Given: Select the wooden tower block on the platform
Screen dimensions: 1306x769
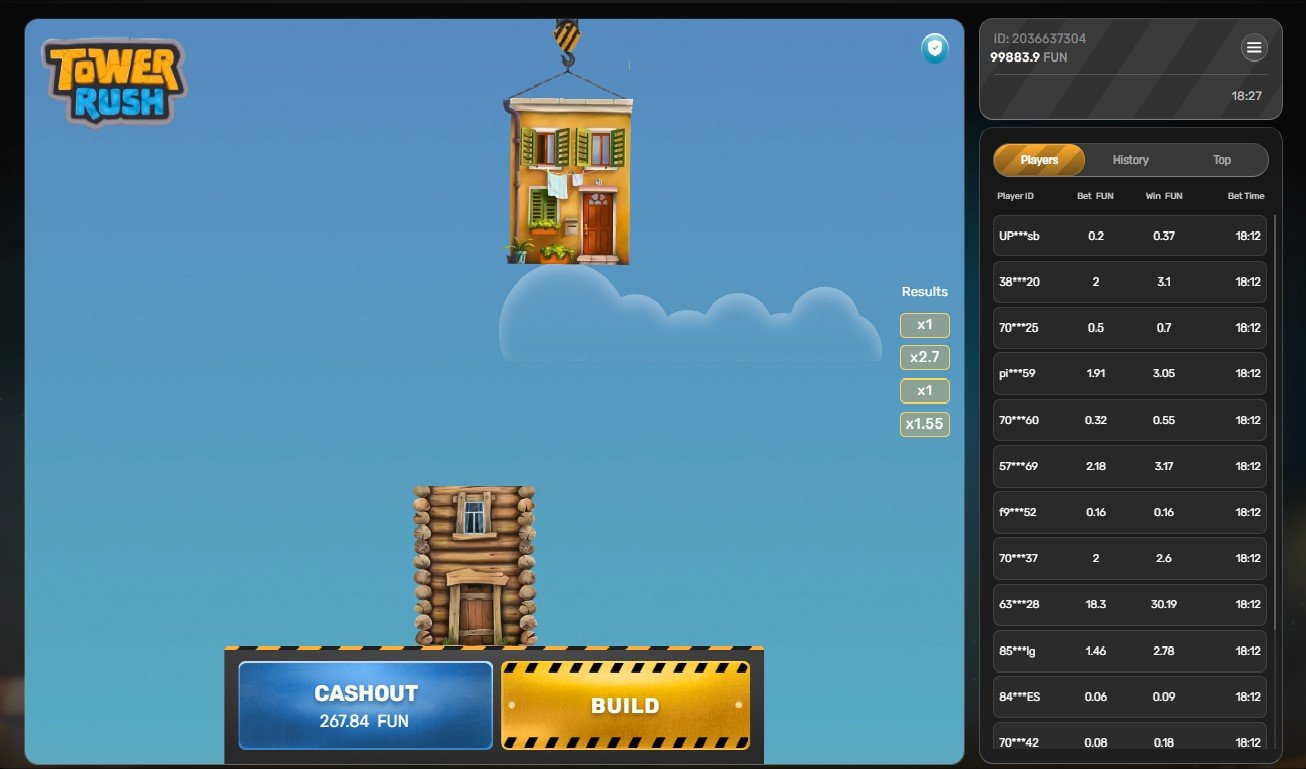Looking at the screenshot, I should pyautogui.click(x=473, y=565).
